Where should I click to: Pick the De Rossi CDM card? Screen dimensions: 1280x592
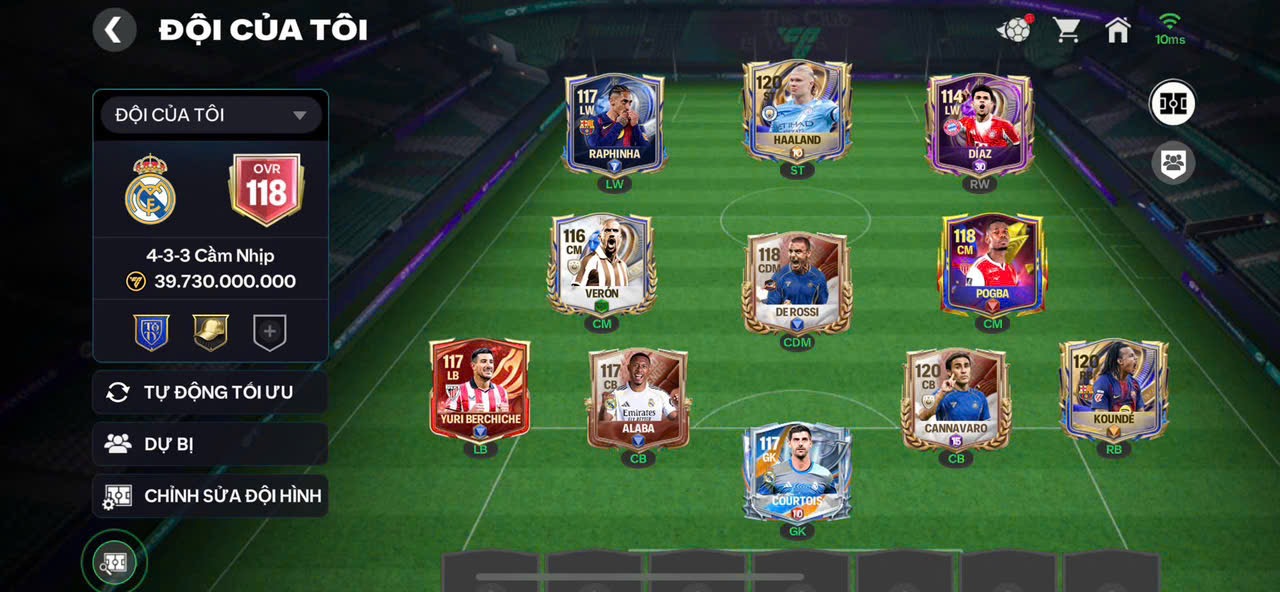click(x=796, y=282)
